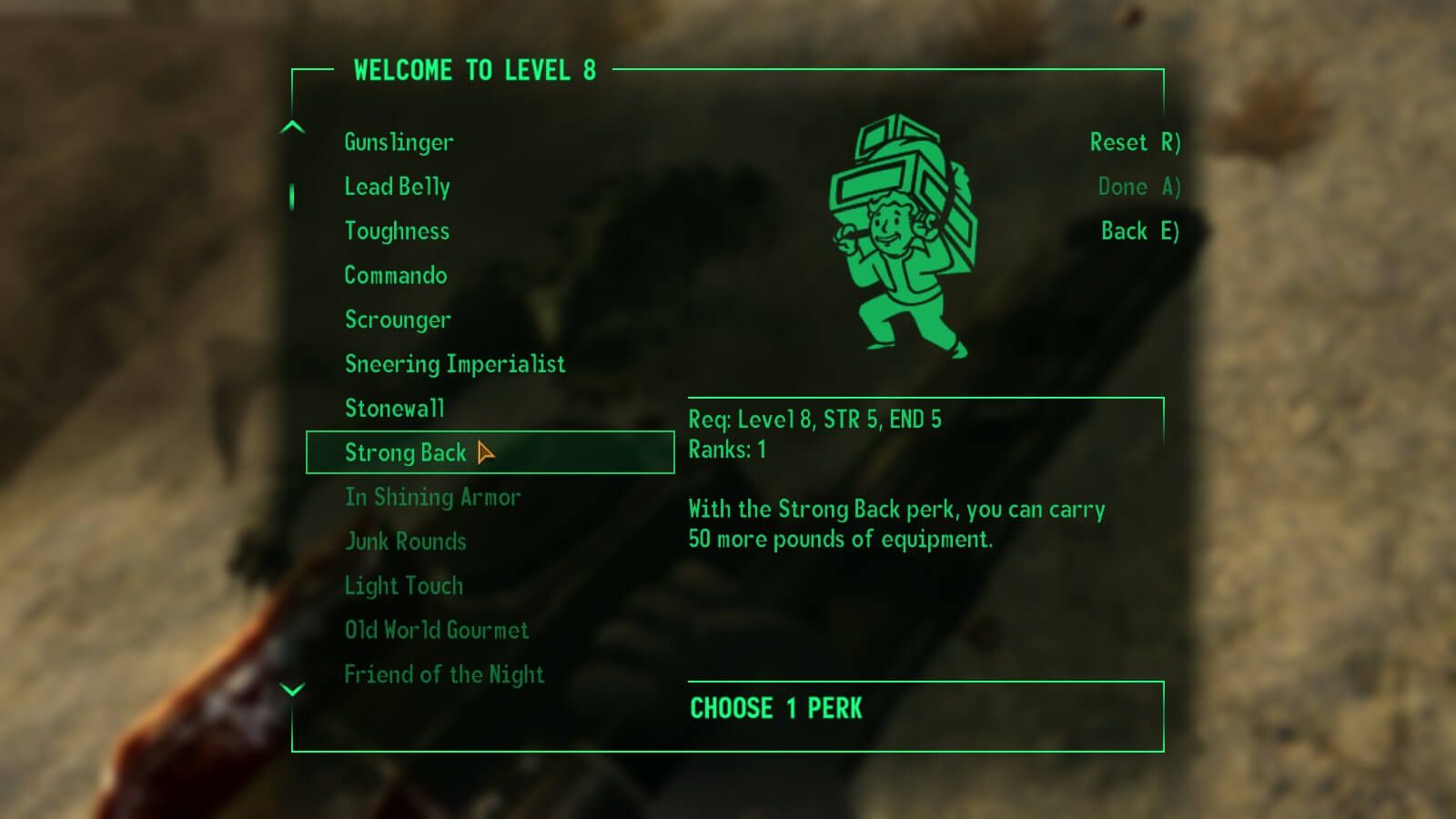This screenshot has height=819, width=1456.
Task: Click the In Shining Armor perk
Action: click(x=432, y=497)
